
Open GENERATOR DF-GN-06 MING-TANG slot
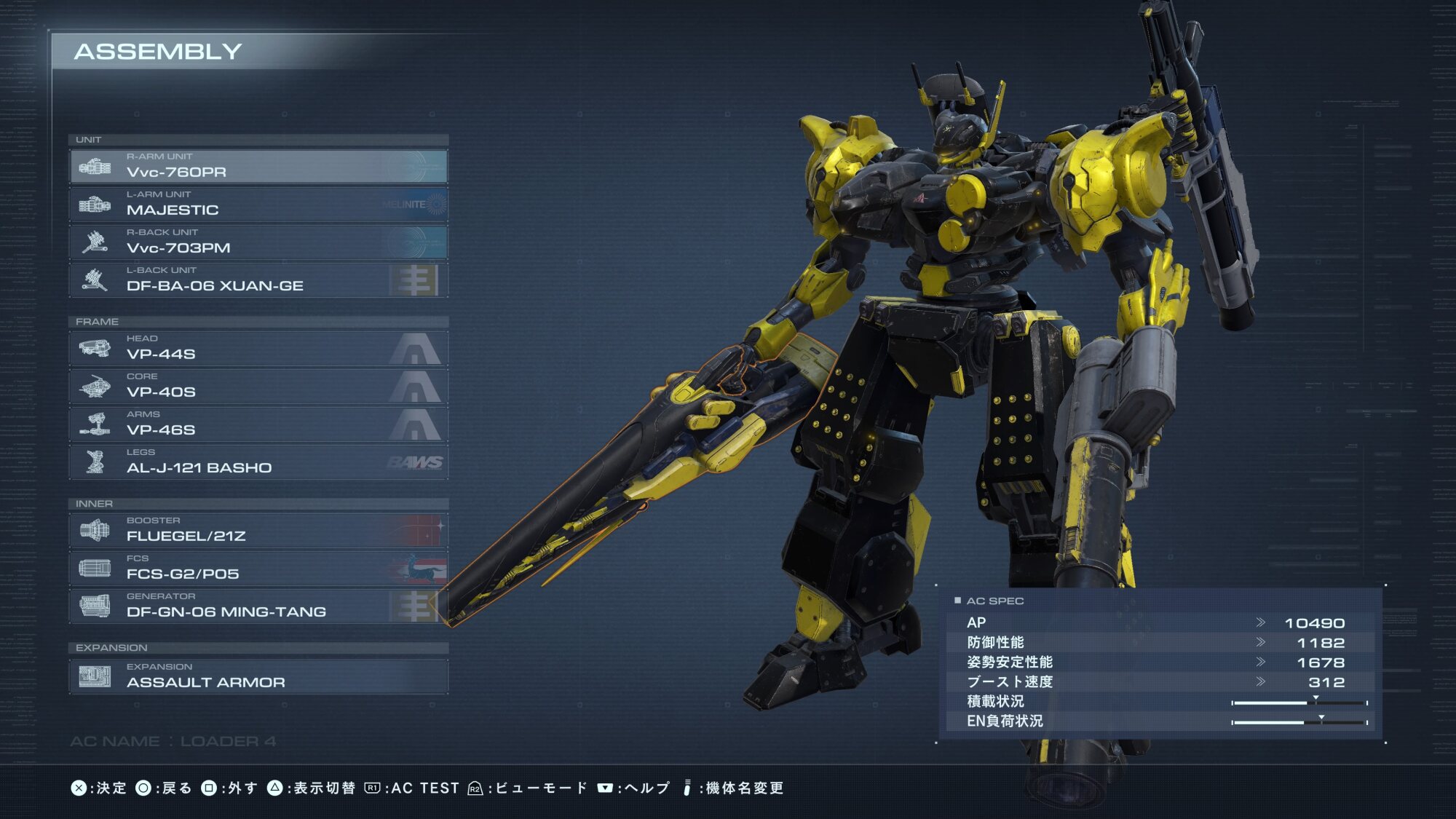tap(258, 606)
